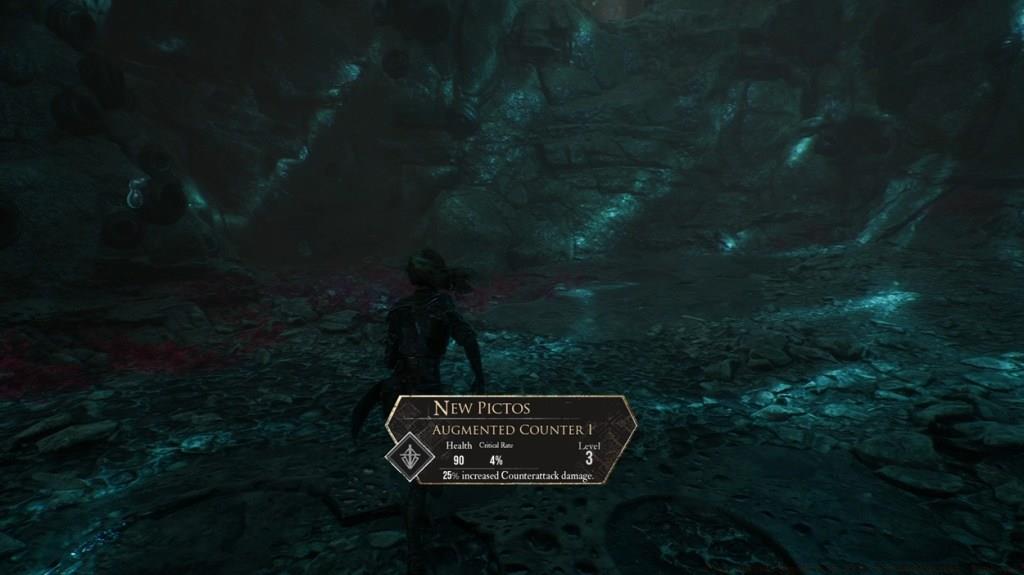Click the Augmented Counter I pictos diamond icon
The height and width of the screenshot is (575, 1024).
407,455
